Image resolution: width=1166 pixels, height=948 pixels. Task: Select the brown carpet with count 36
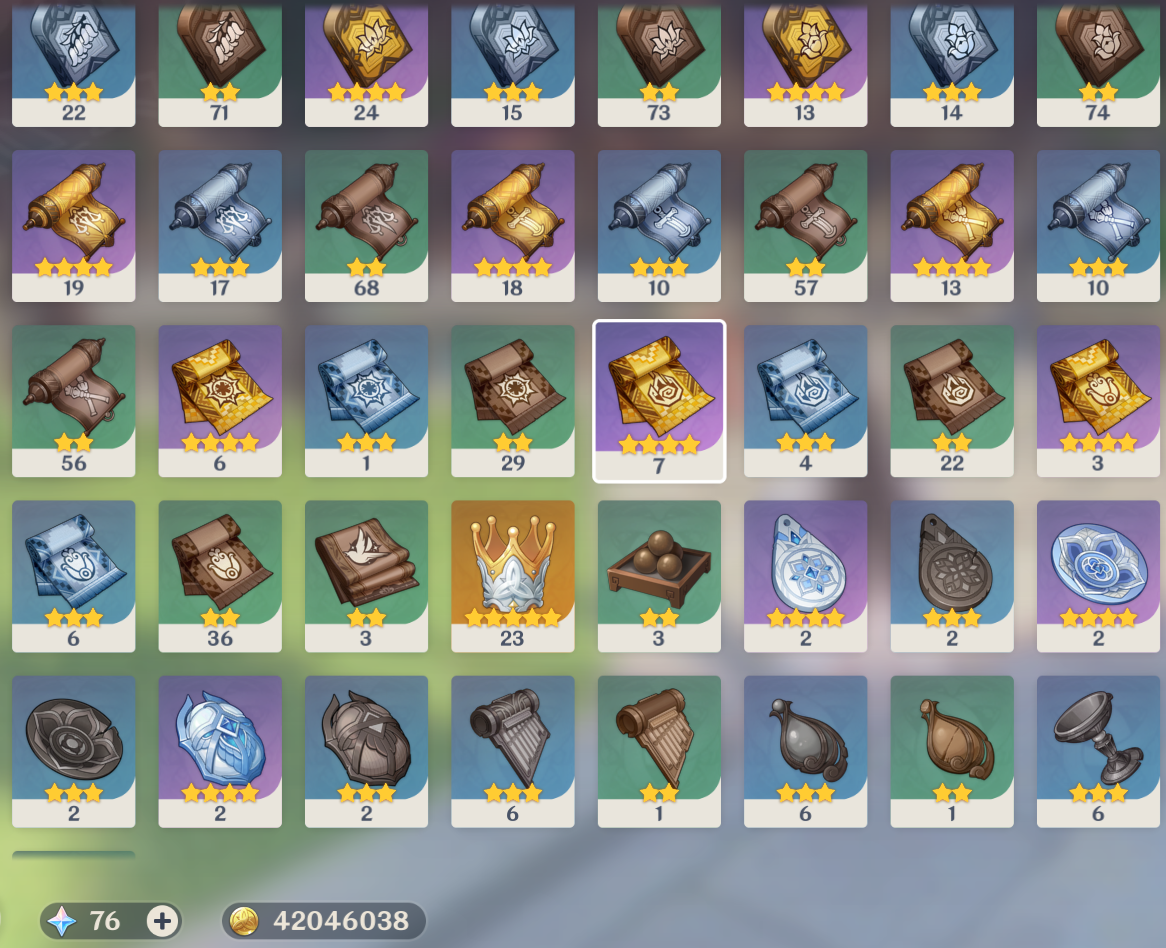219,575
